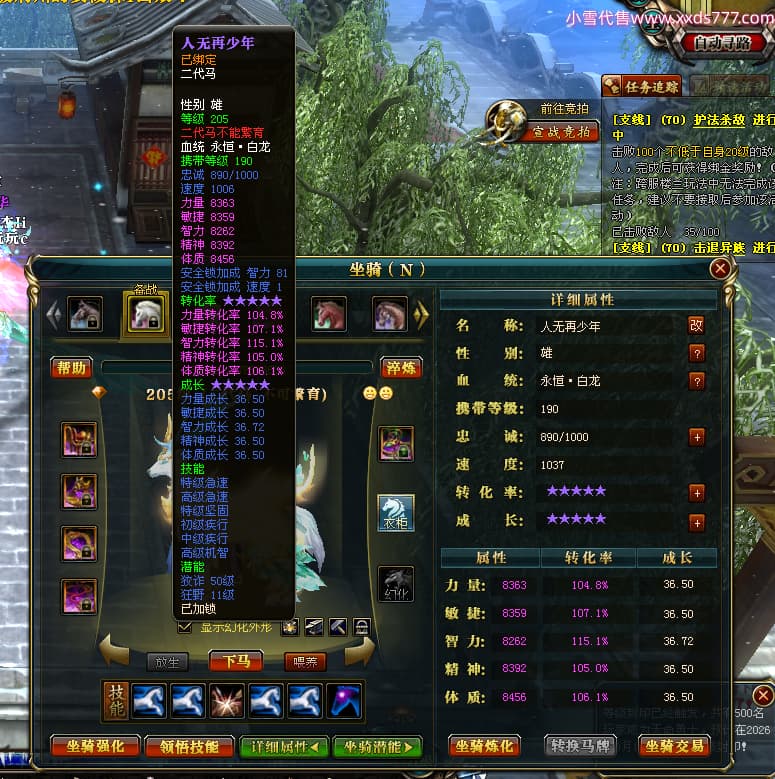Rename the mount with the 改 button

pyautogui.click(x=696, y=325)
